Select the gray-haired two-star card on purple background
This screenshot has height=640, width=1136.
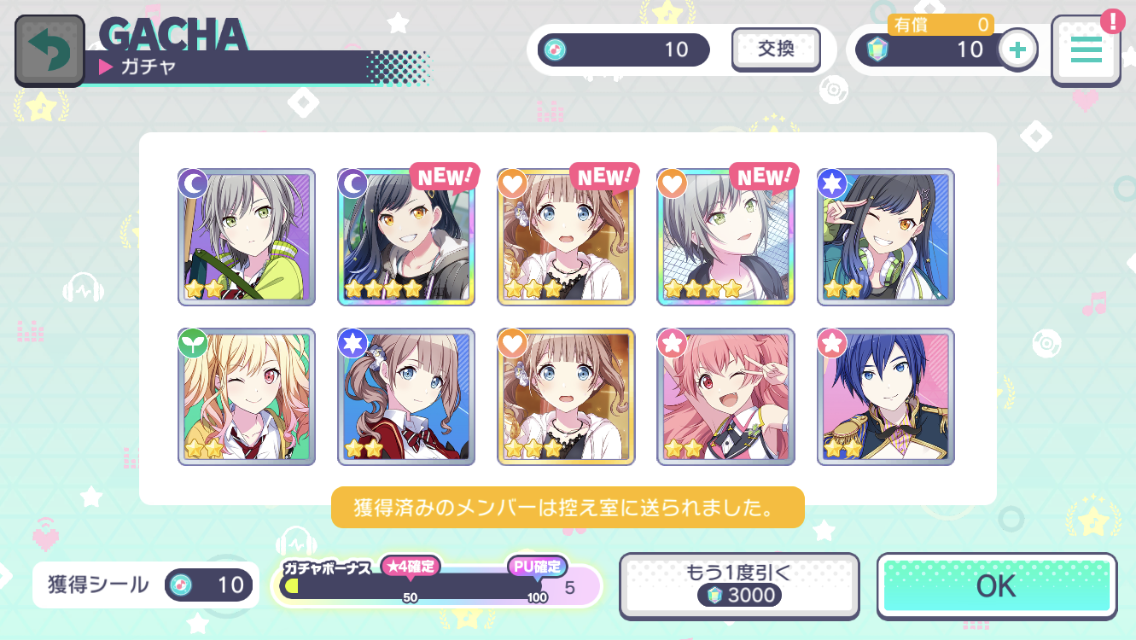[246, 237]
